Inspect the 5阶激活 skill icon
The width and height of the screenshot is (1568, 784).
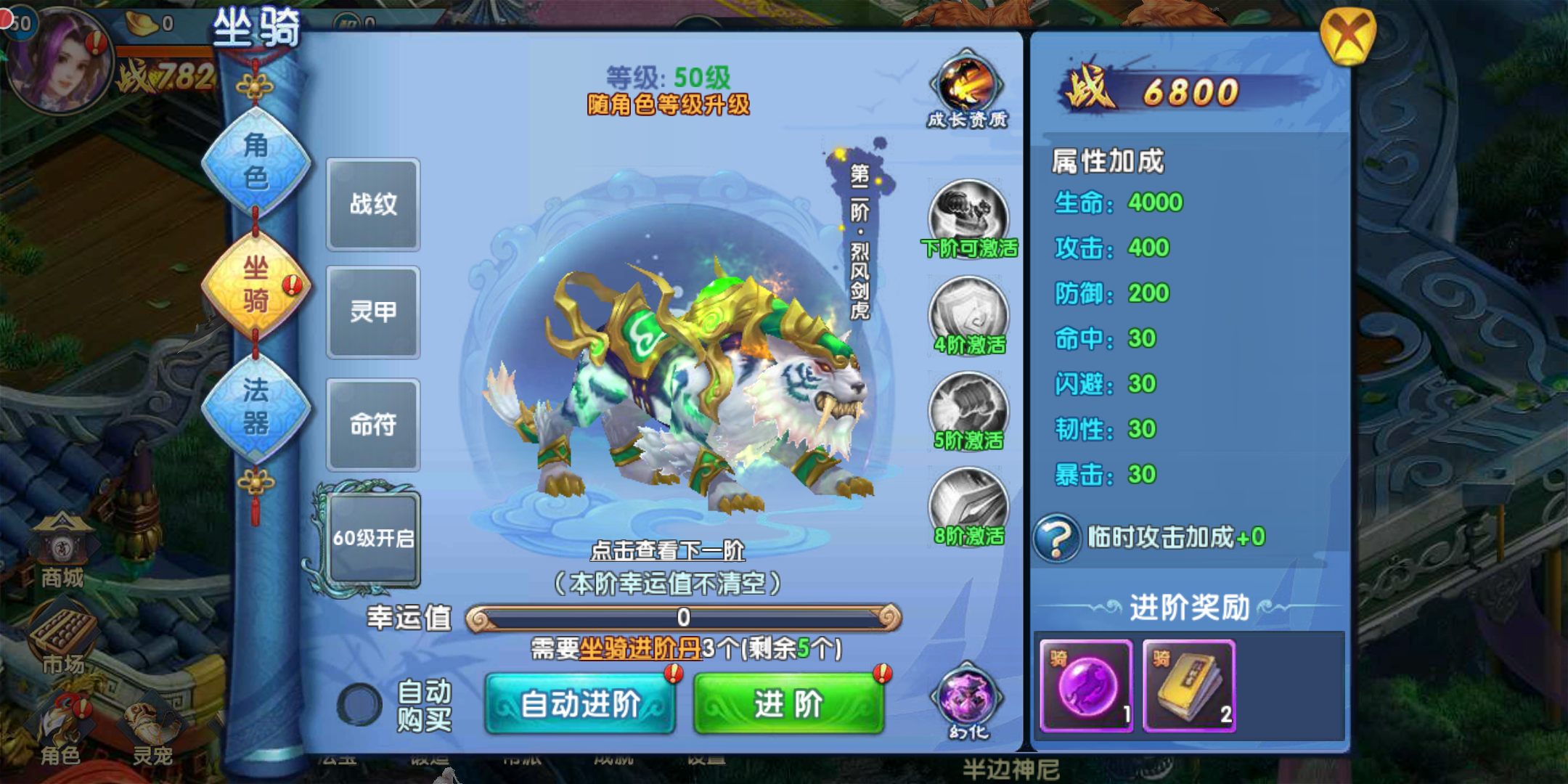tap(968, 409)
